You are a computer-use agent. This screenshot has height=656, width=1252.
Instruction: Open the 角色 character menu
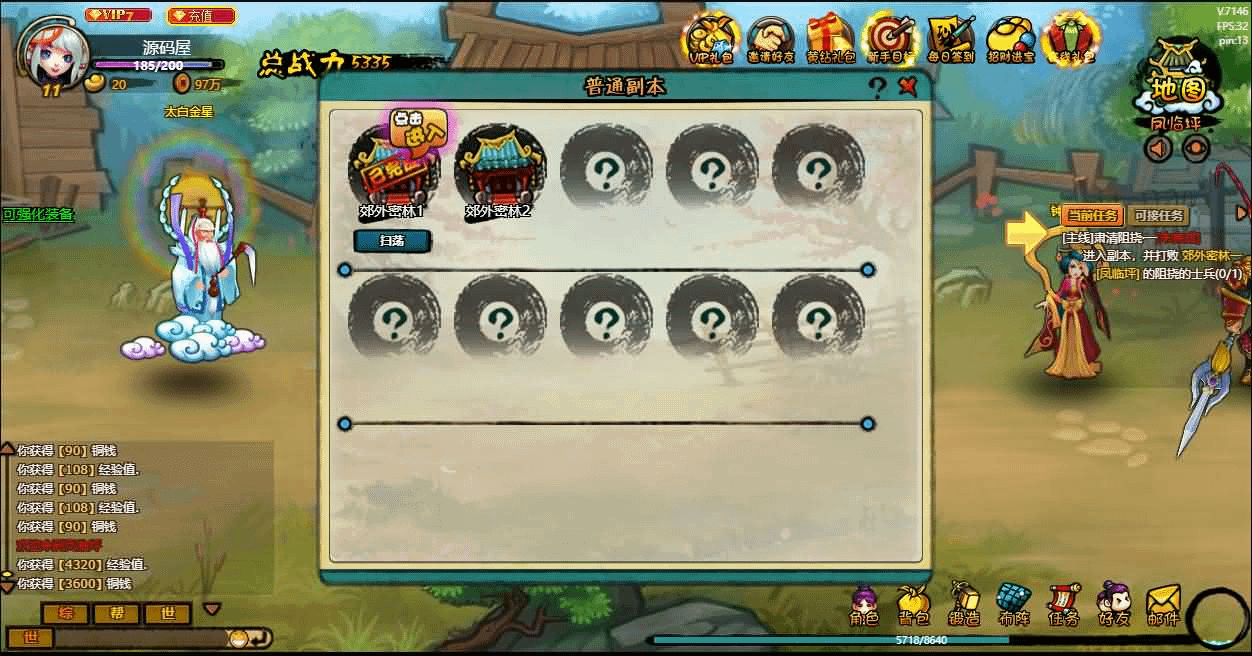click(864, 606)
